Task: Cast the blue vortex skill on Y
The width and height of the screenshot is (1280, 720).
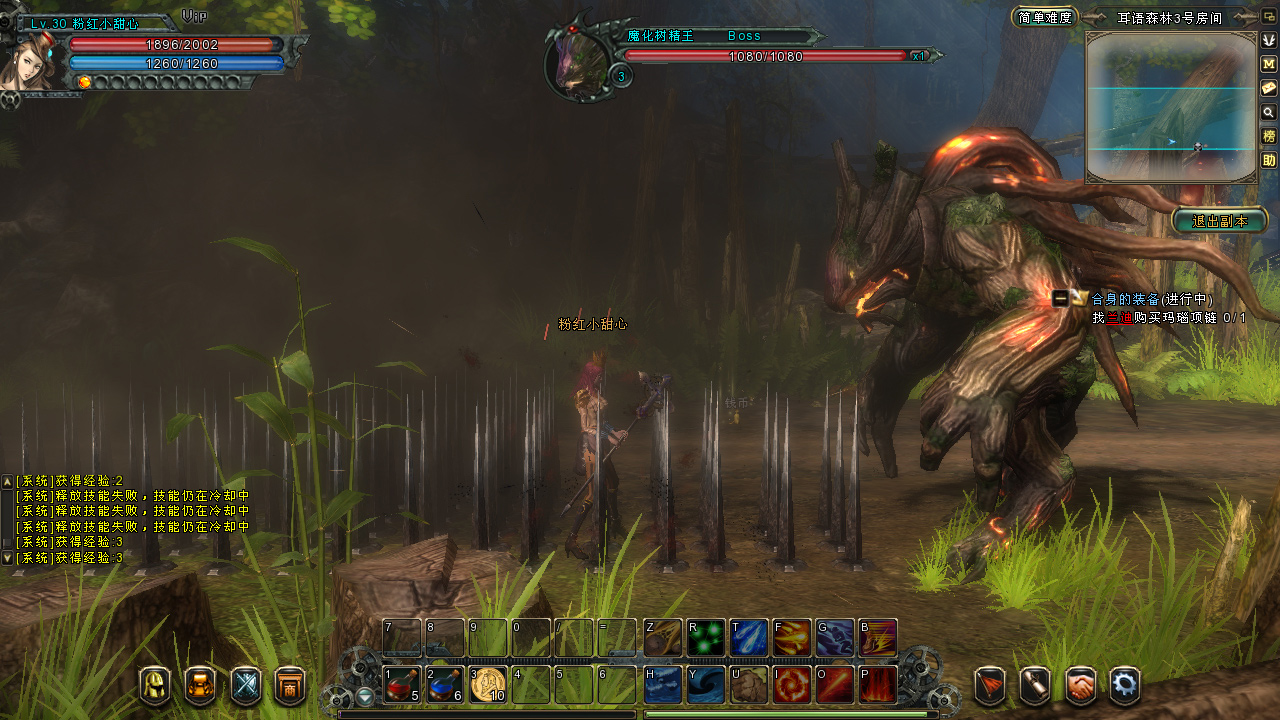Action: click(706, 685)
